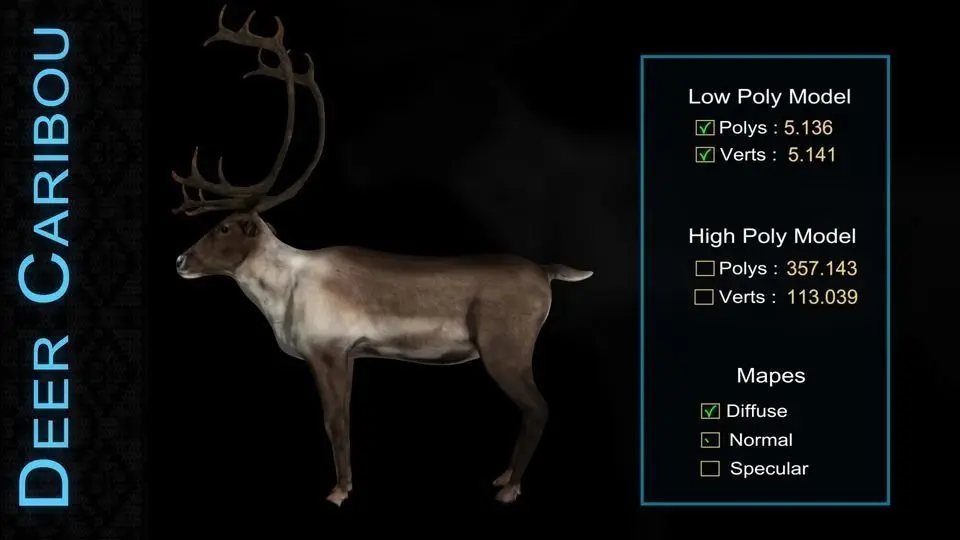Toggle the Low Poly Polys checkbox
Screen dimensions: 960x540
(705, 128)
